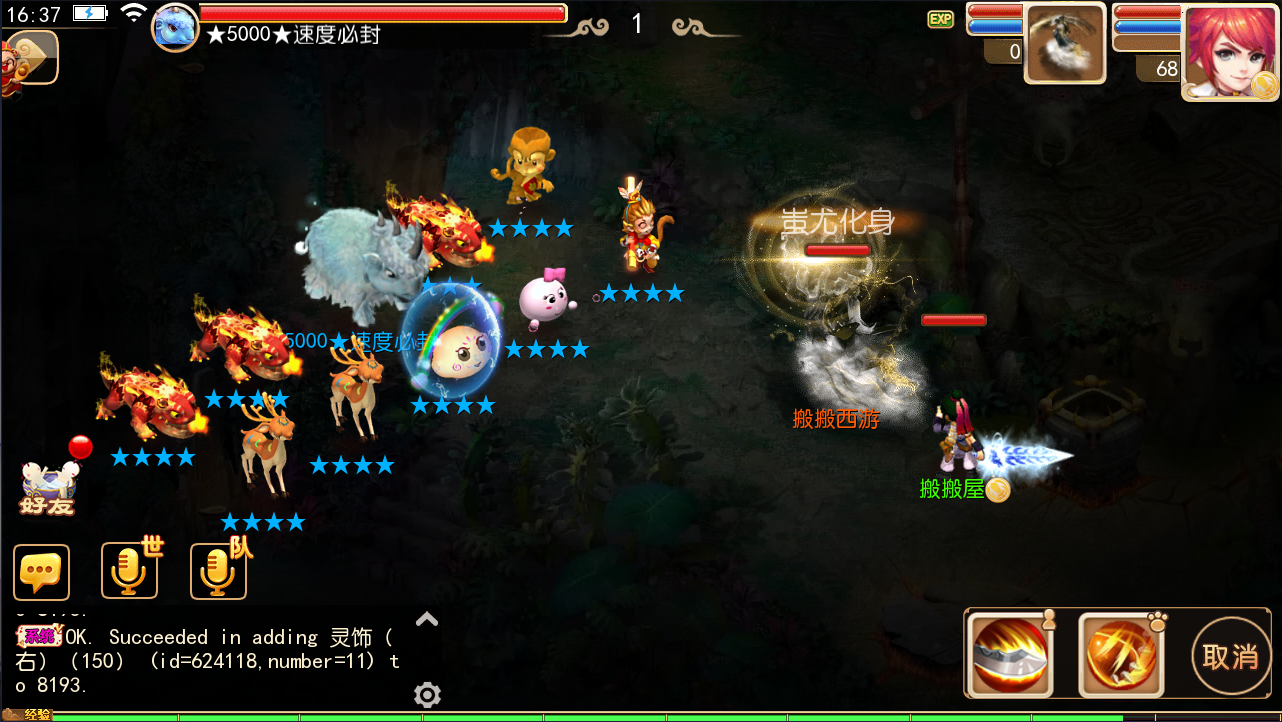Viewport: 1282px width, 722px height.
Task: Click the green 经验 experience bar
Action: 400,716
